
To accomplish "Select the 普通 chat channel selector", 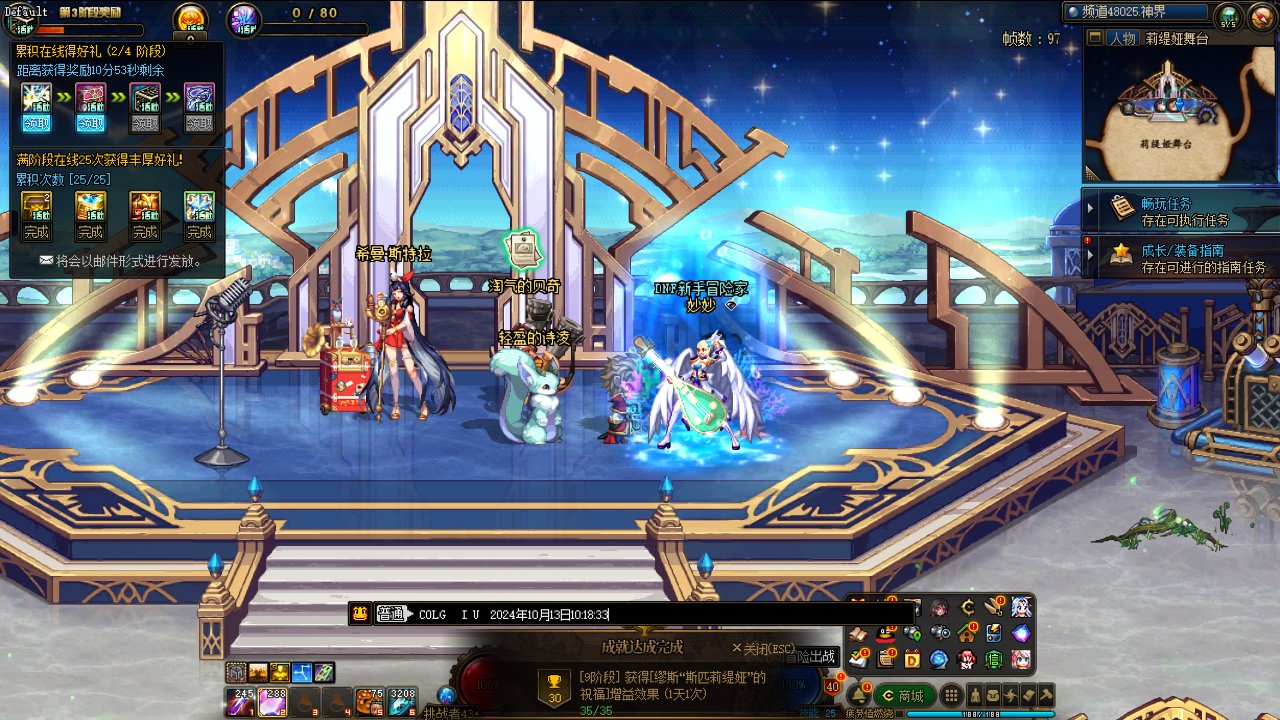I will click(392, 614).
